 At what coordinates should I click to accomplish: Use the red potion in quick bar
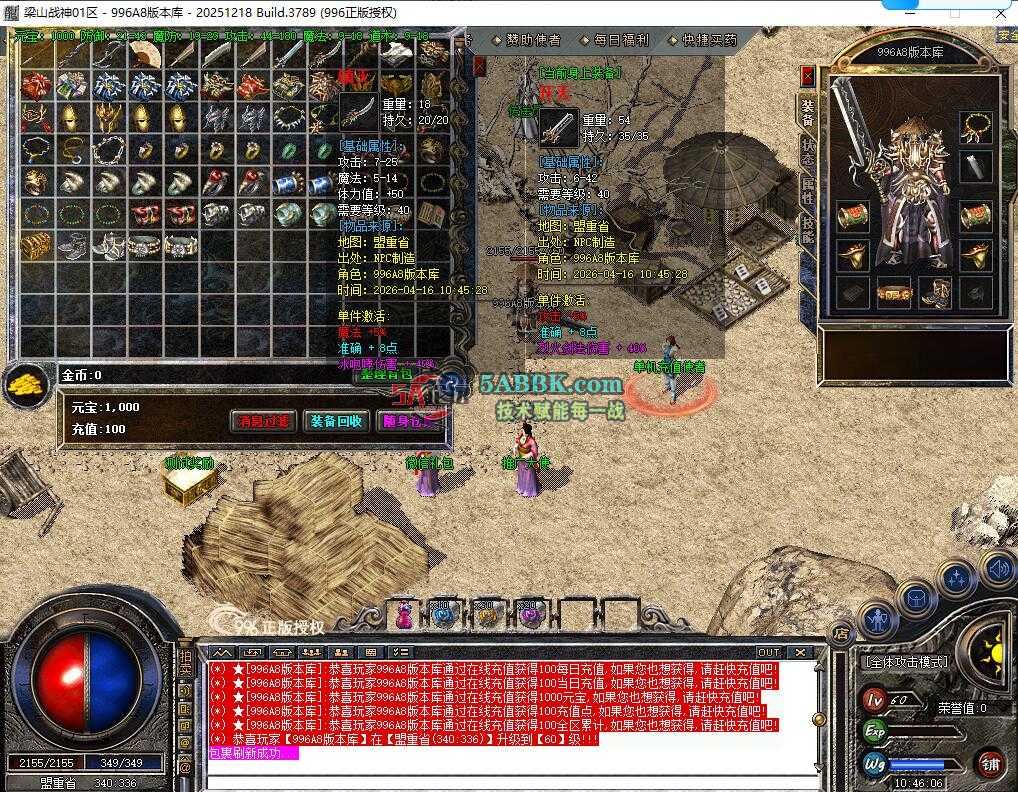[x=404, y=615]
